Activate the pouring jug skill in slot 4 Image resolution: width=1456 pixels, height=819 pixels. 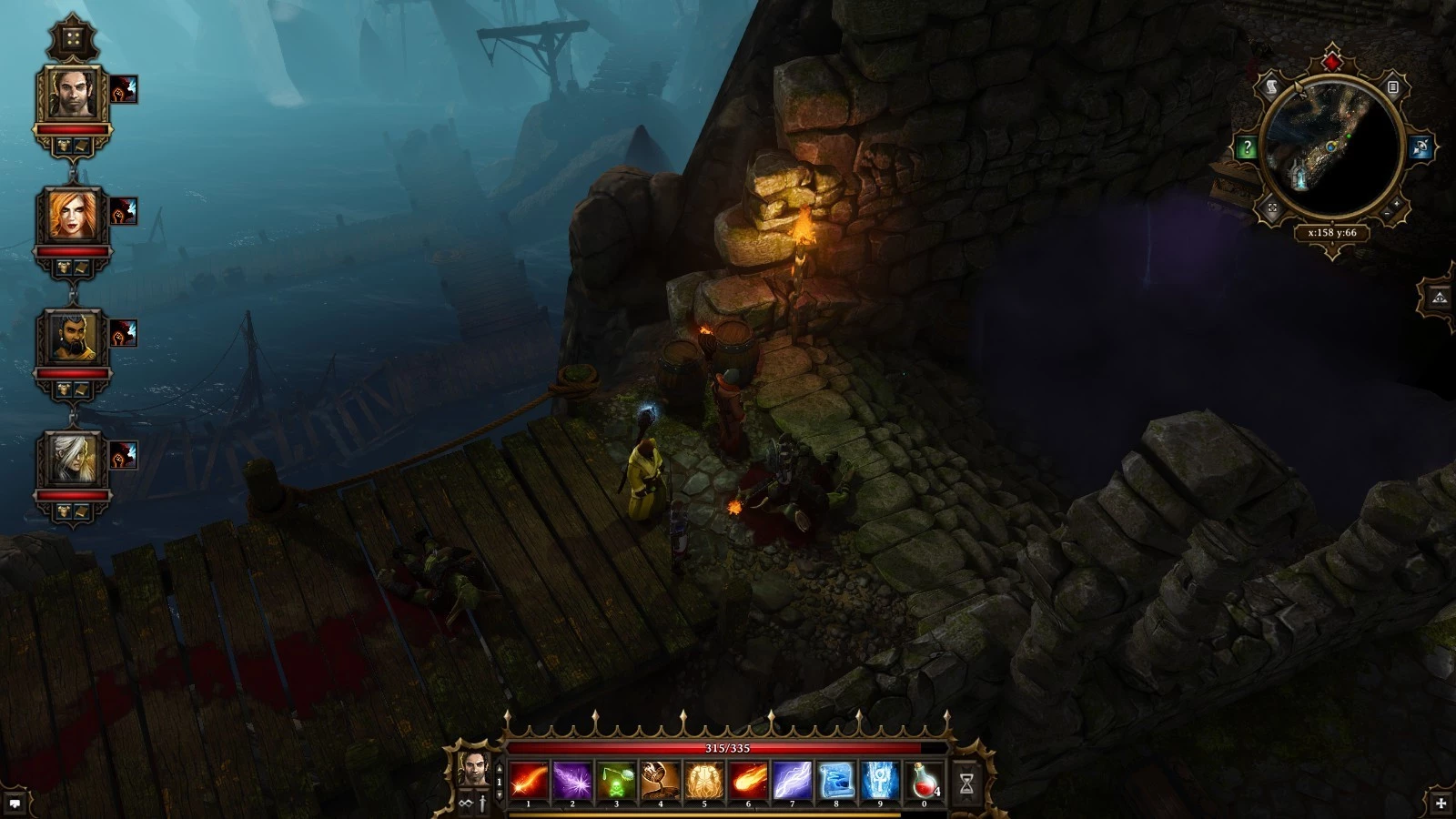point(661,781)
